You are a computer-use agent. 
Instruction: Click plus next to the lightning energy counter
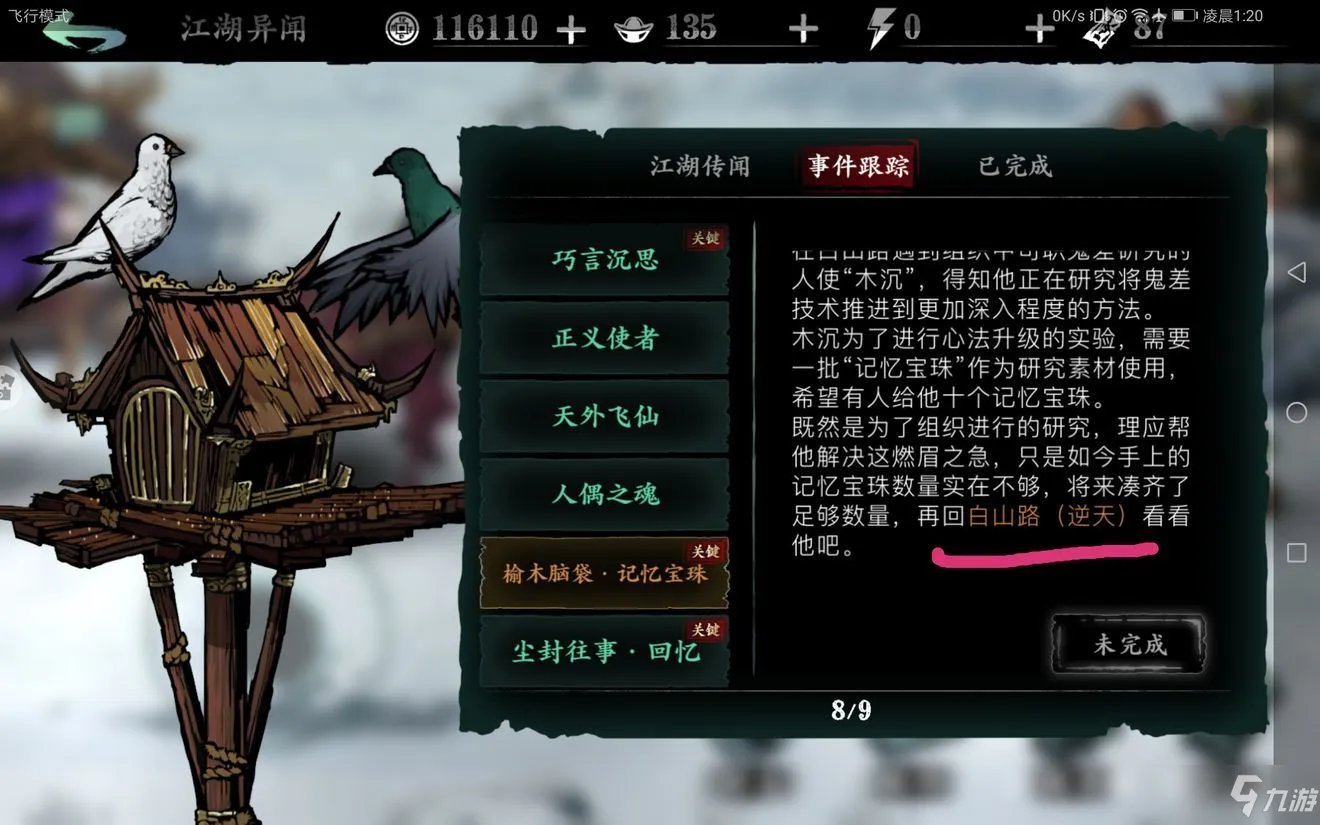(x=1038, y=28)
